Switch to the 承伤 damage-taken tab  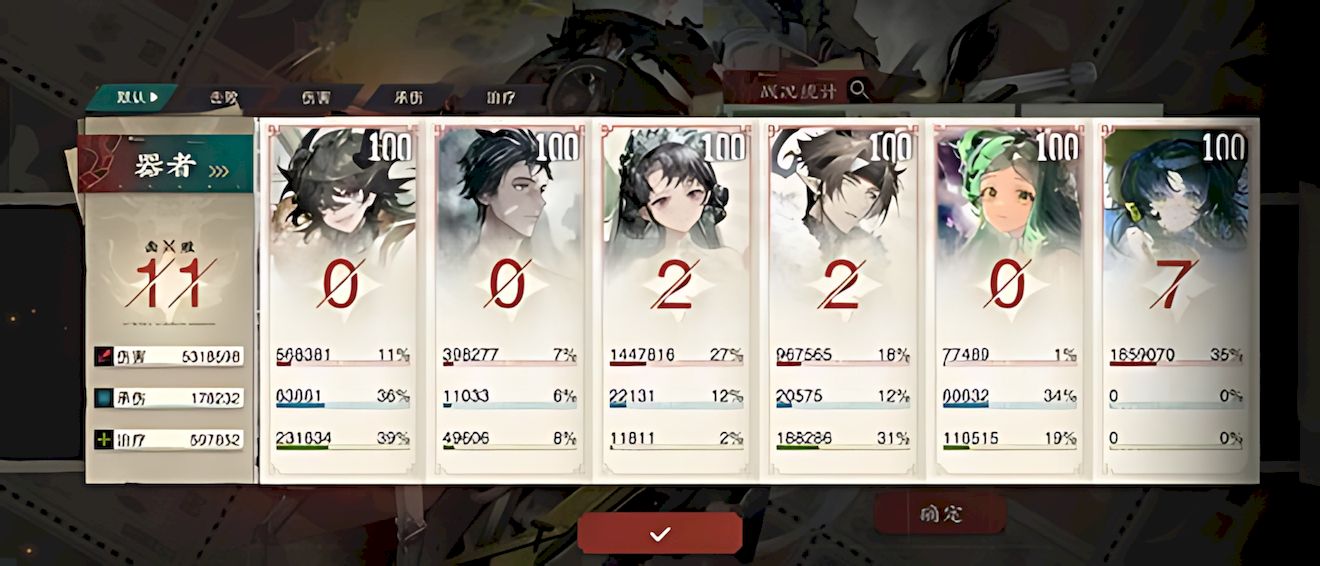(x=408, y=98)
